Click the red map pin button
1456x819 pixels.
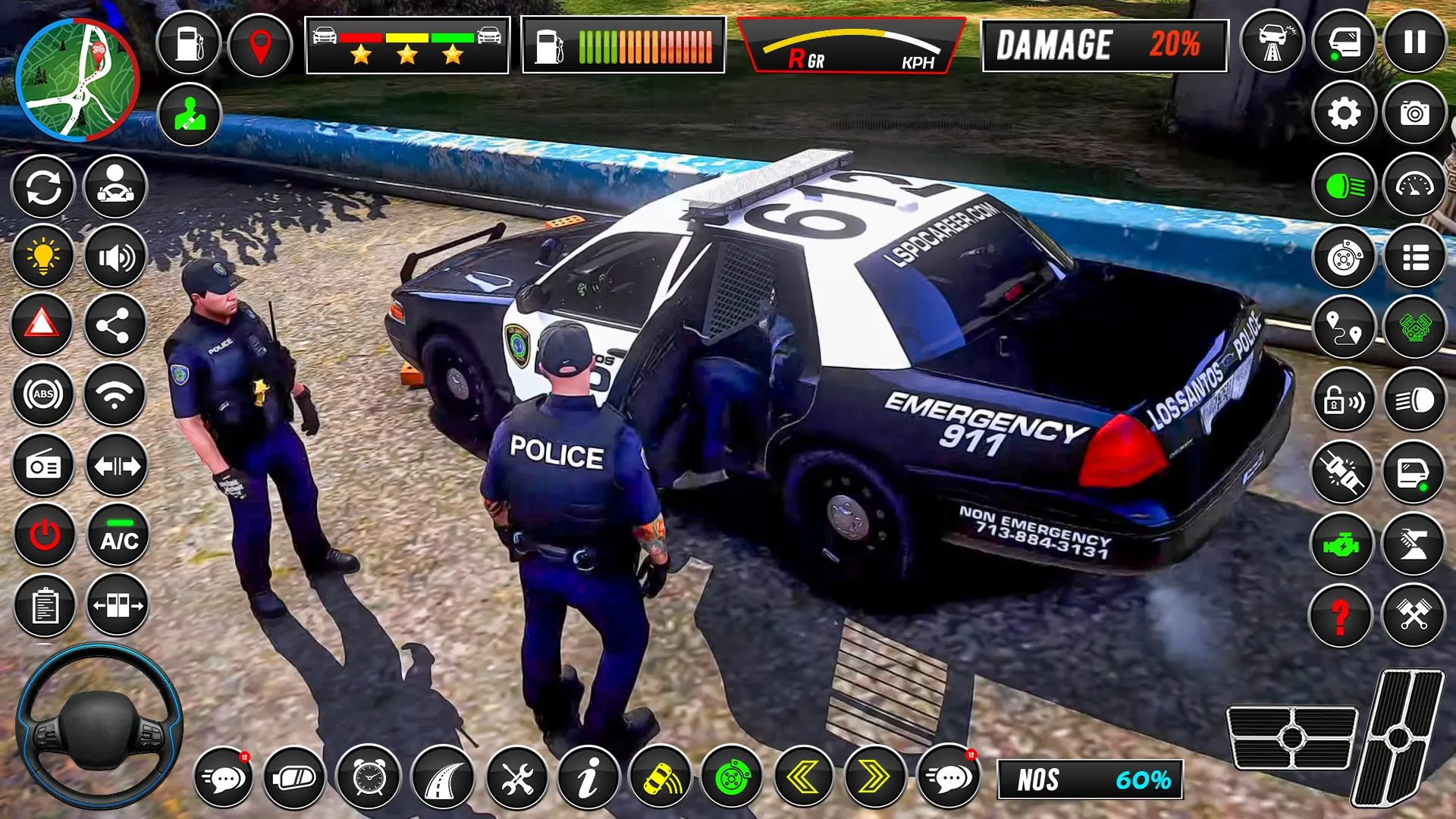tap(260, 45)
